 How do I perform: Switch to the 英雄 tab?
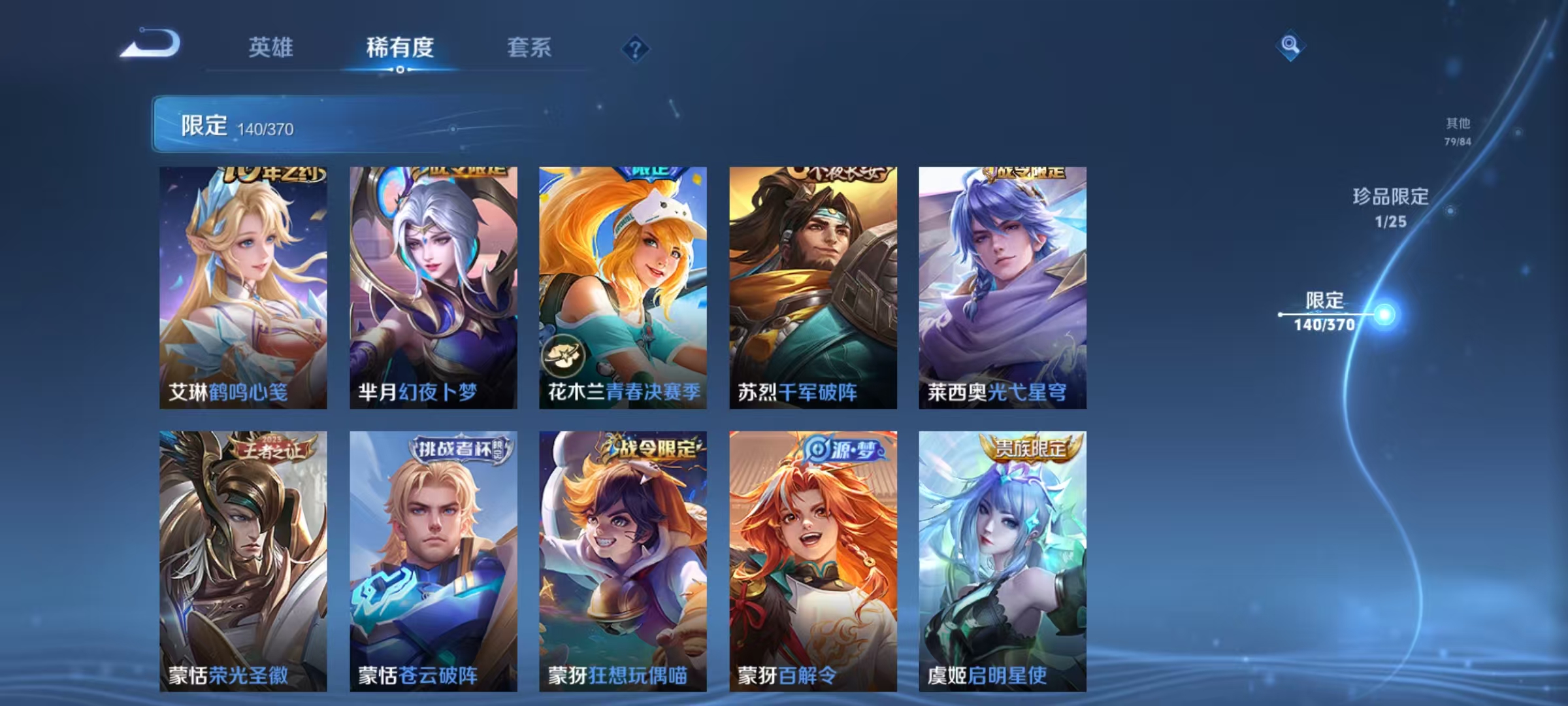pyautogui.click(x=272, y=48)
